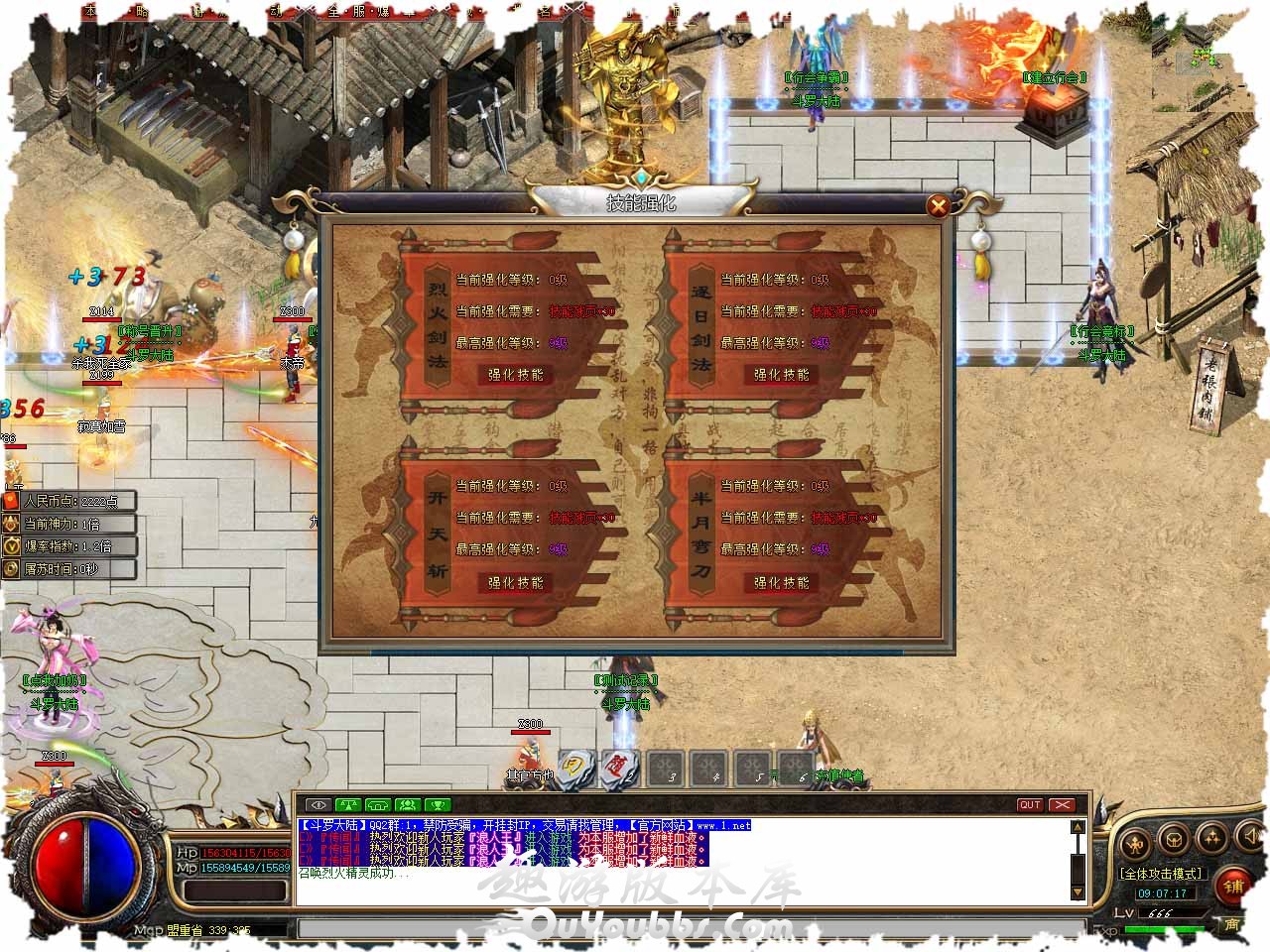Open the www.1.net official site link

tap(722, 825)
